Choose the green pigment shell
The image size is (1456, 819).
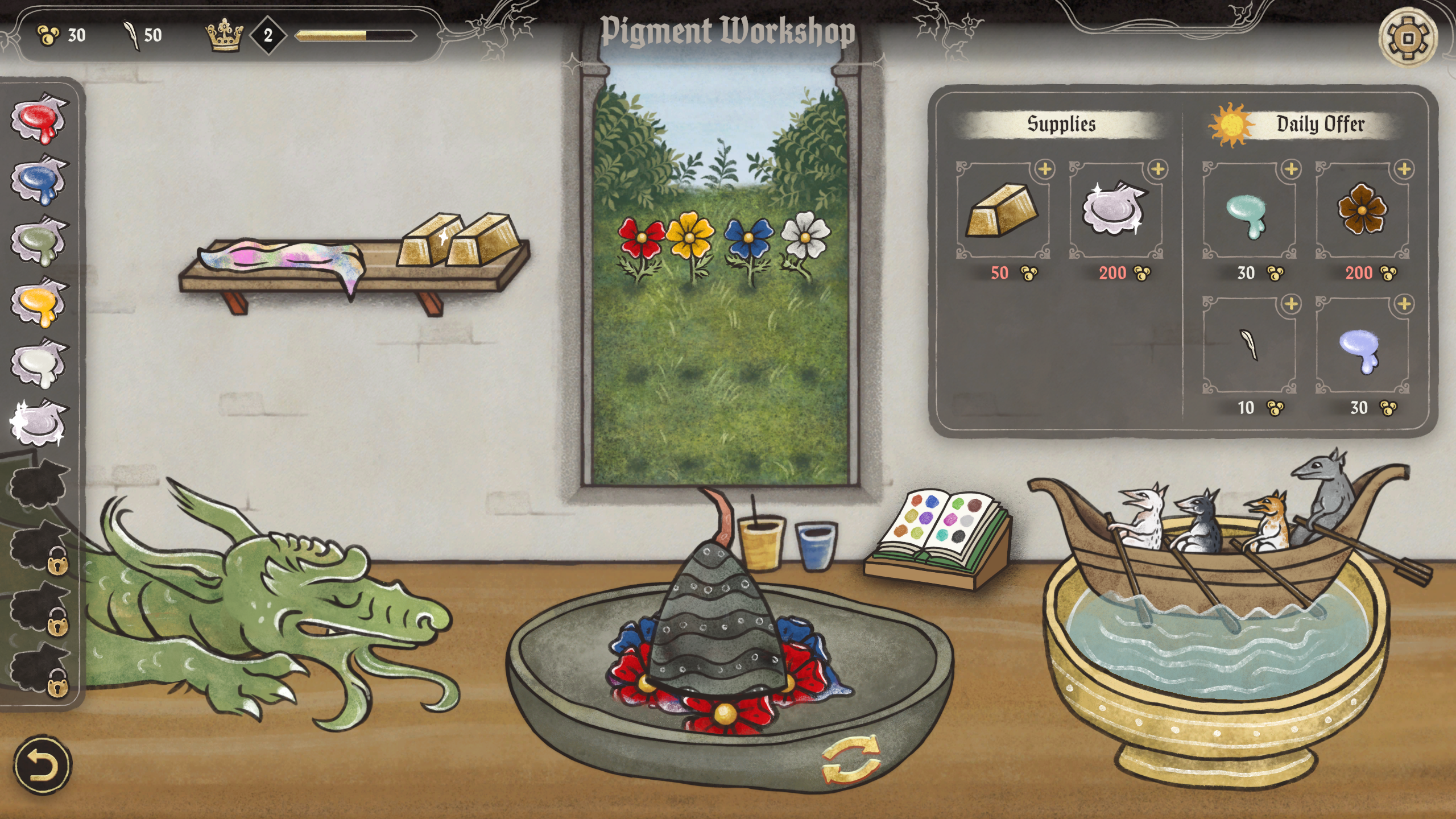(39, 242)
